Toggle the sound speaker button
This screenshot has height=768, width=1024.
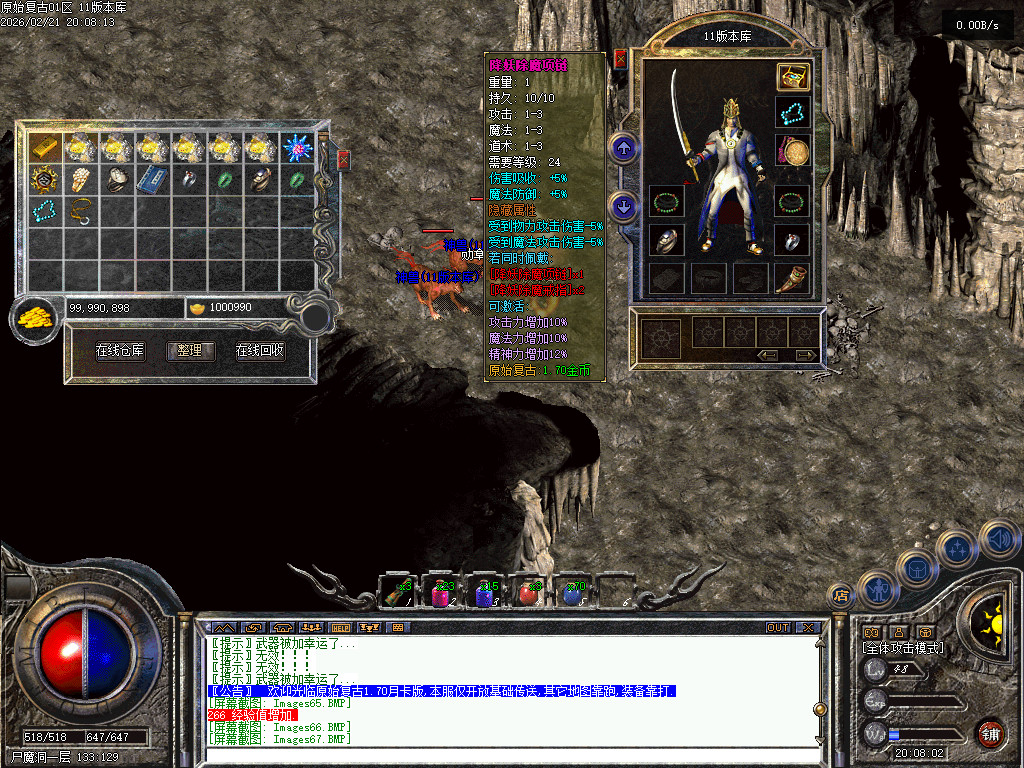(x=999, y=540)
